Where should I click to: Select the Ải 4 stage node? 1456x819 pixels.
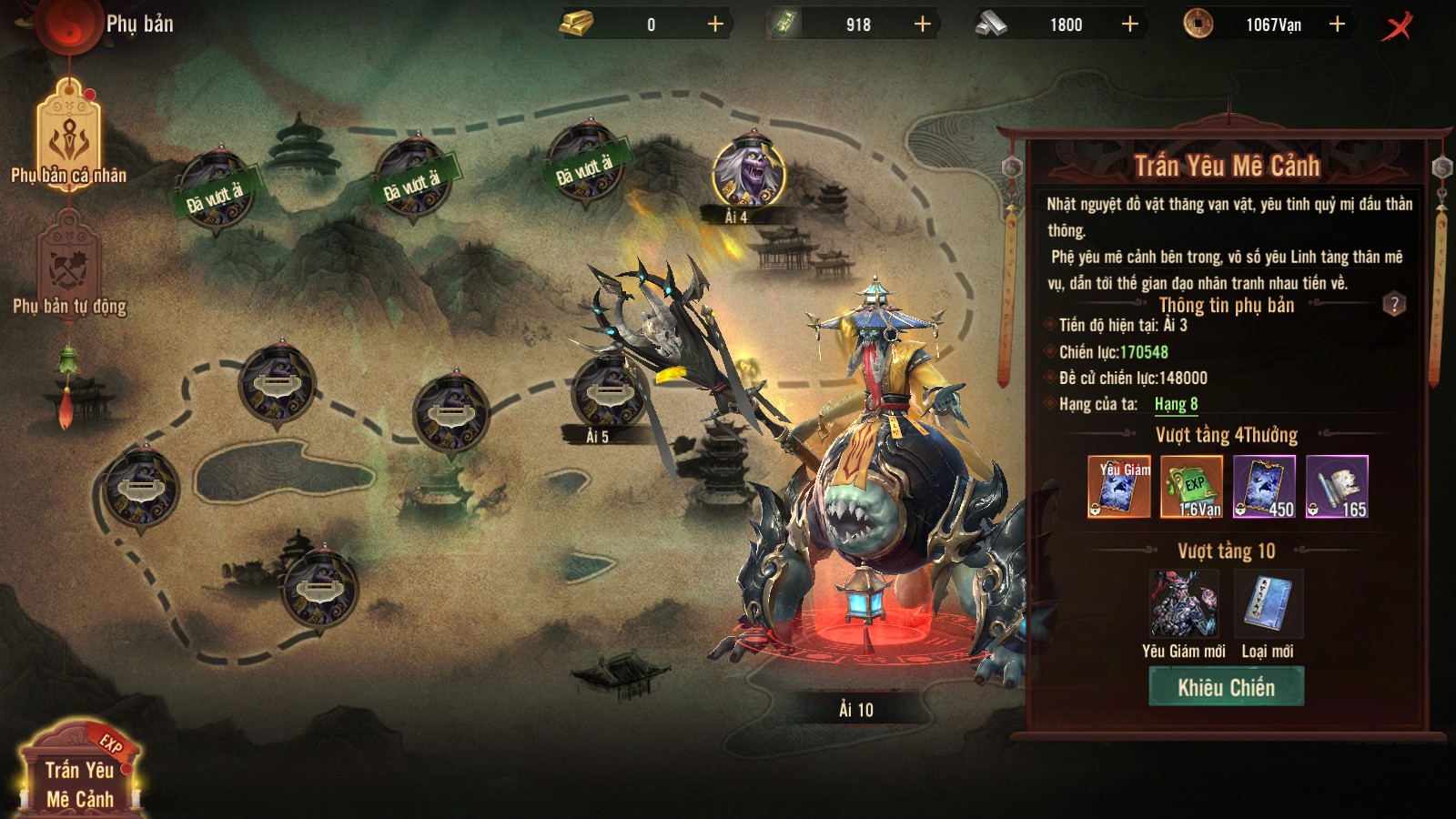click(x=748, y=173)
